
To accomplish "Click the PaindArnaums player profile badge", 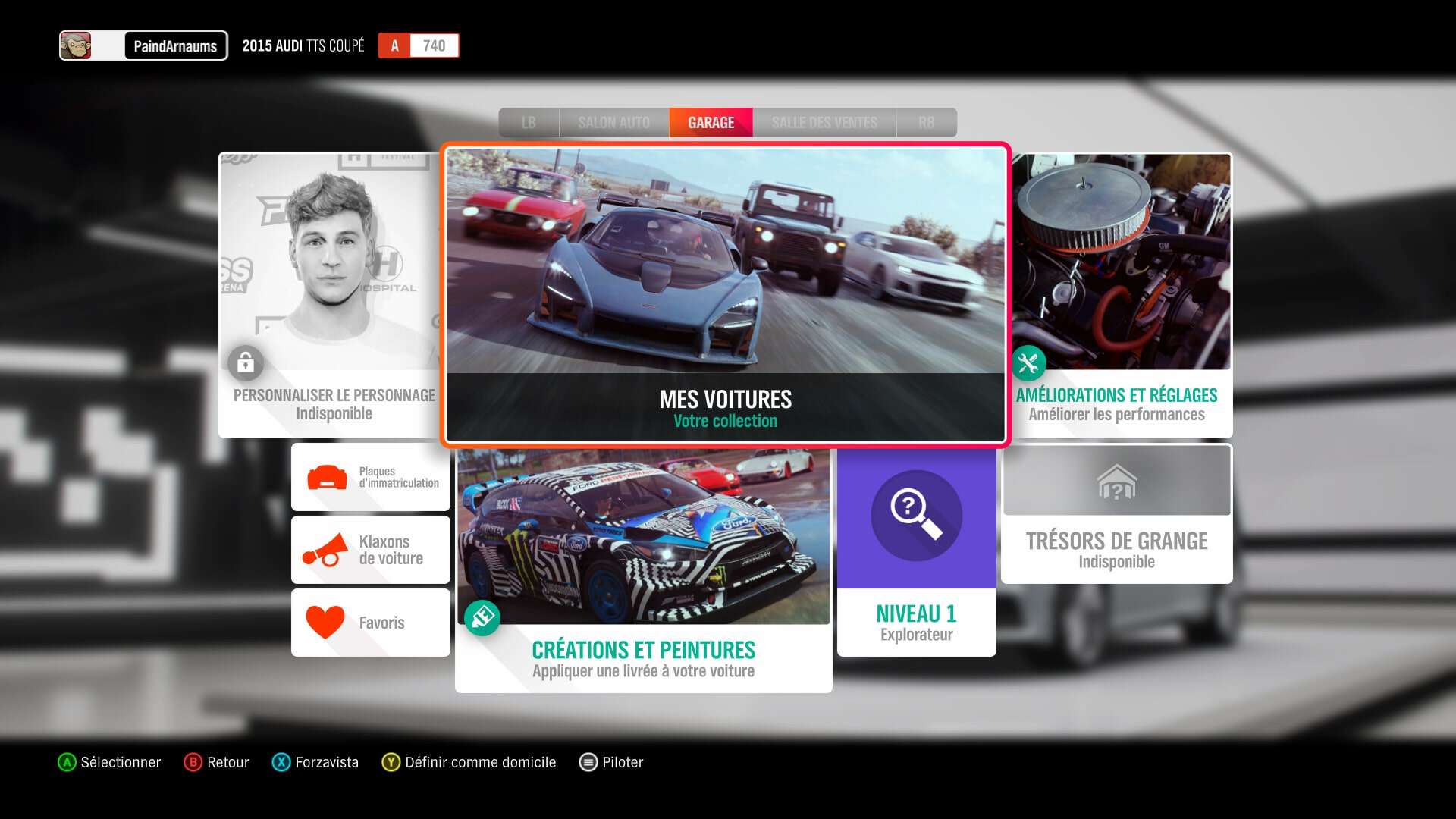I will 144,45.
